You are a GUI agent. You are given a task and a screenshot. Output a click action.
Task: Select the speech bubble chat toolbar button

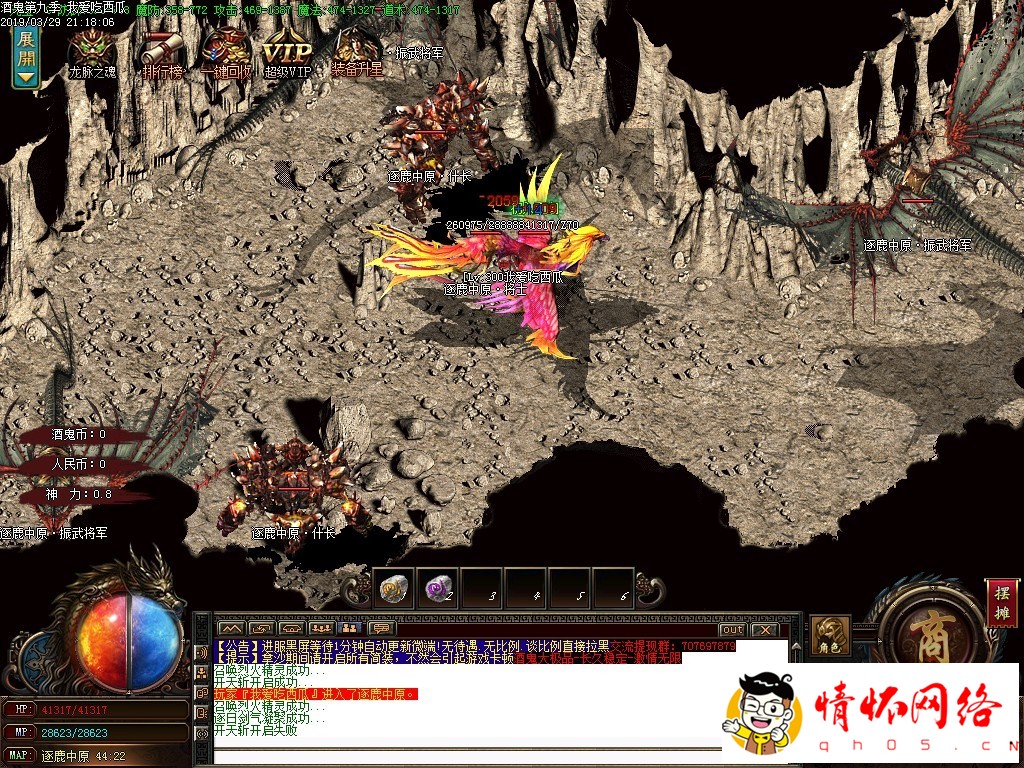pos(380,628)
